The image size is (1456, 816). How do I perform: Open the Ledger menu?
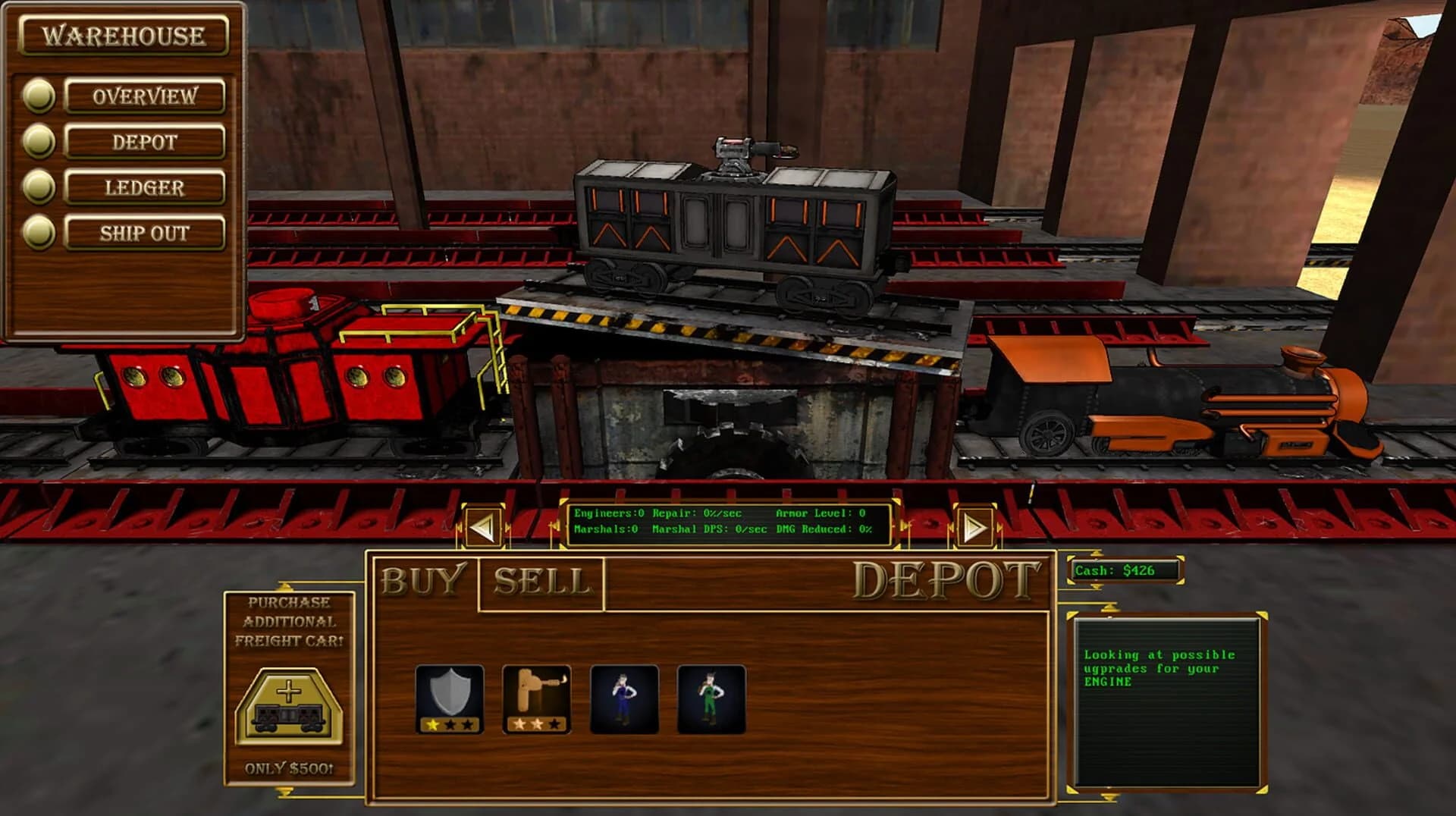click(146, 187)
